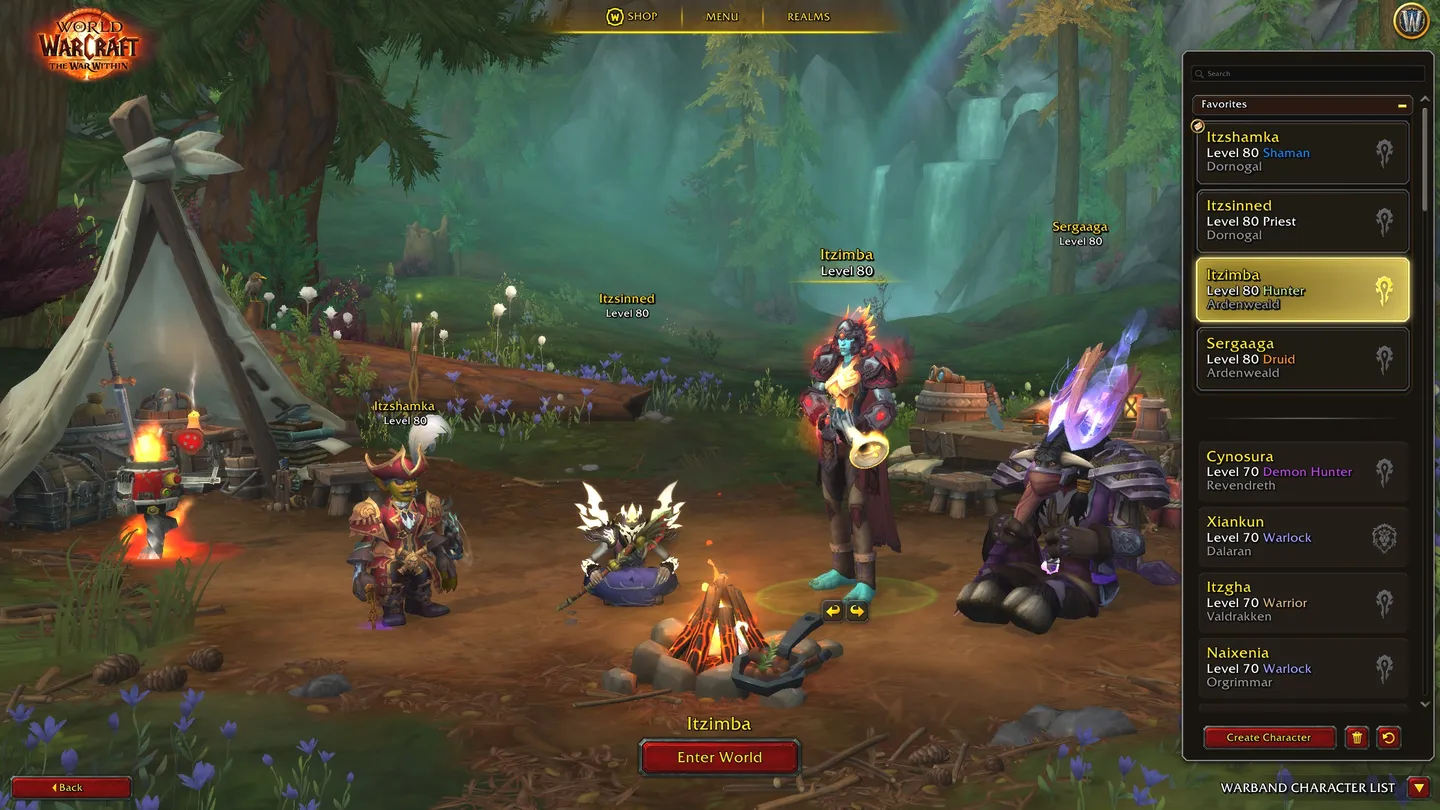Open the Menu item in the top bar

coord(720,15)
